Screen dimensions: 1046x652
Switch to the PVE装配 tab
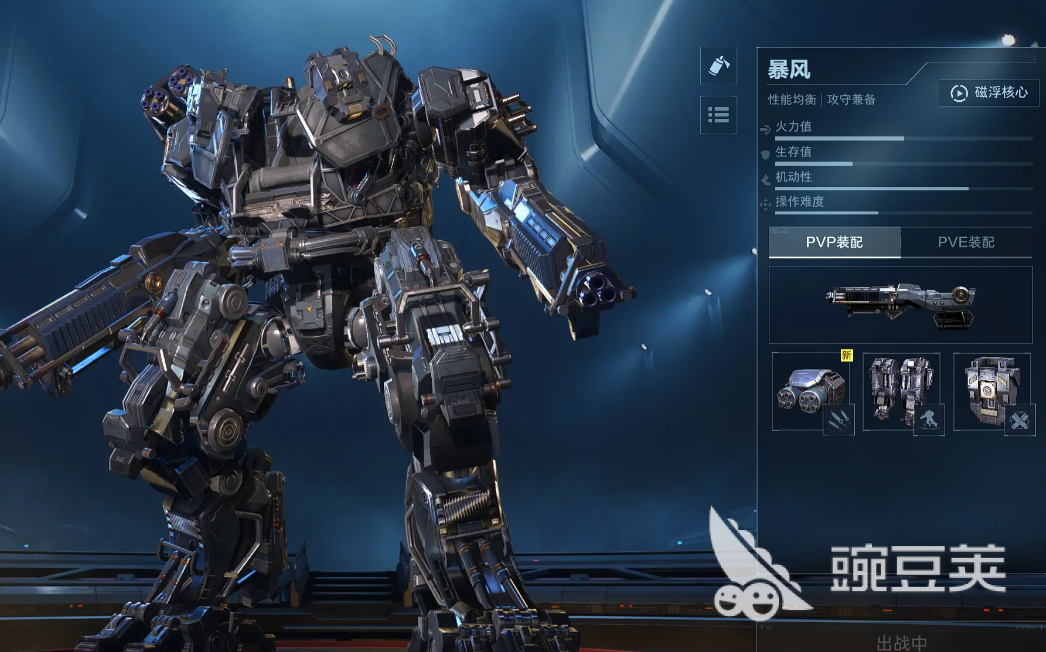point(966,242)
